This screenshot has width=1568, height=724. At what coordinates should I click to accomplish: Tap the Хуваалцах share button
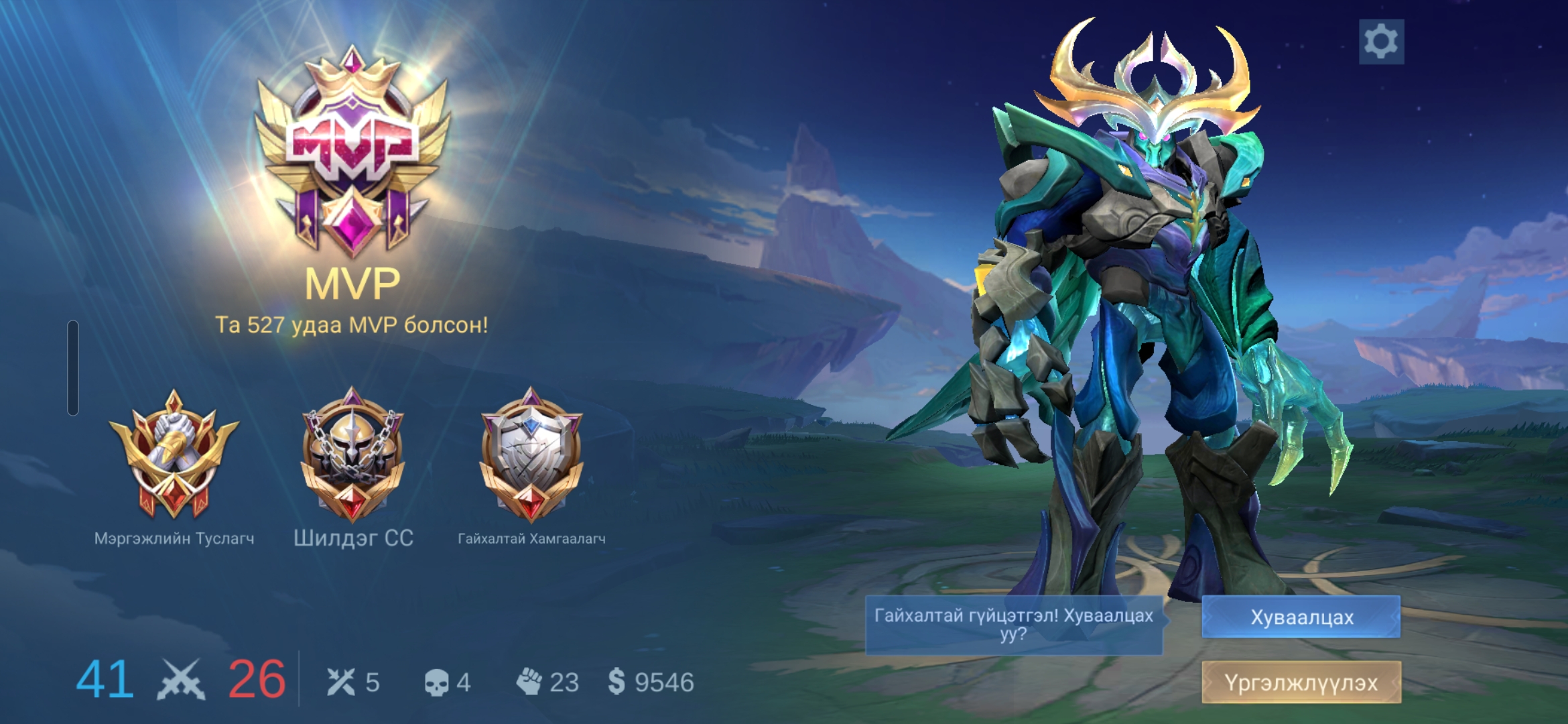(1301, 617)
